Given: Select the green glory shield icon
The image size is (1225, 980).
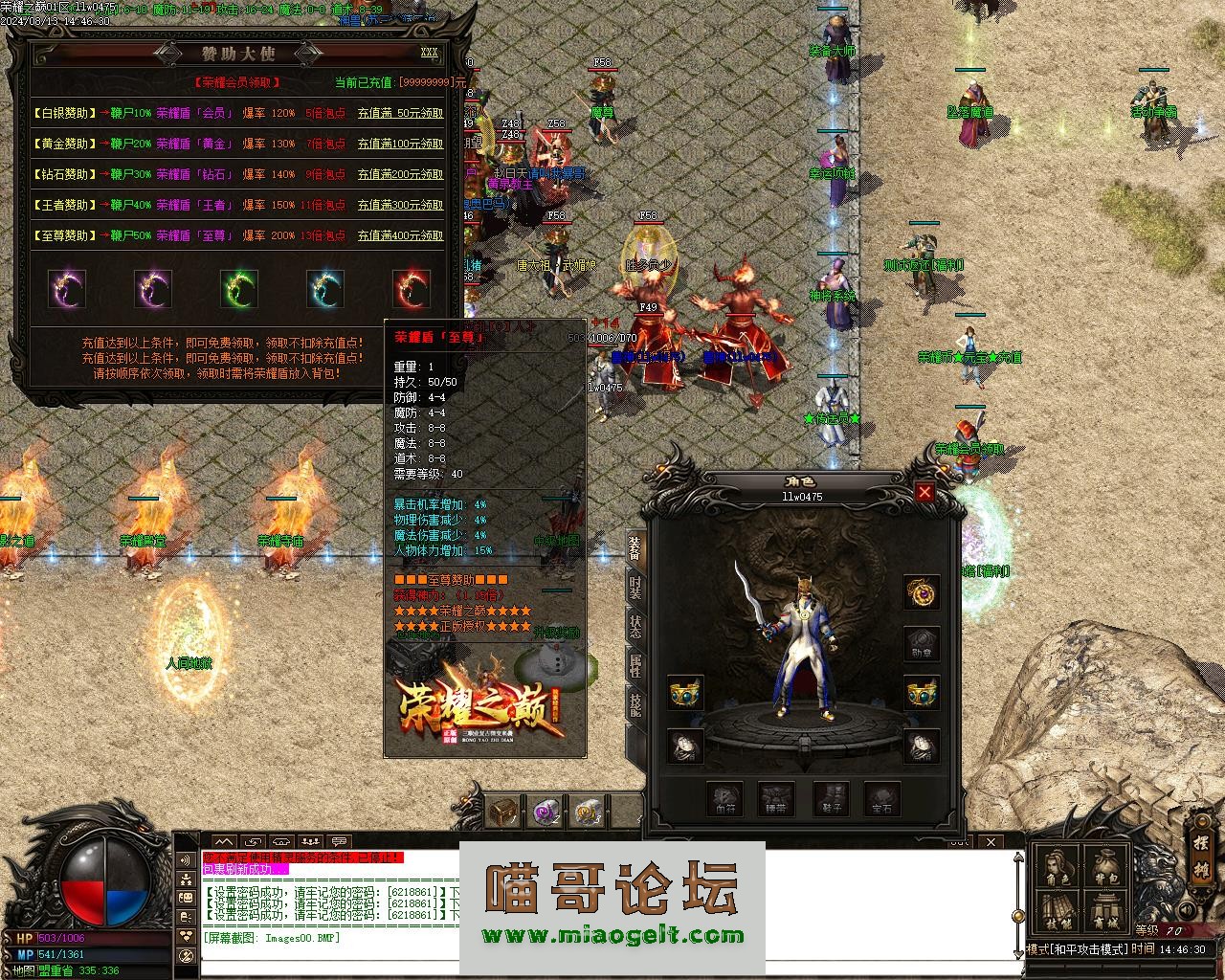Looking at the screenshot, I should (239, 288).
